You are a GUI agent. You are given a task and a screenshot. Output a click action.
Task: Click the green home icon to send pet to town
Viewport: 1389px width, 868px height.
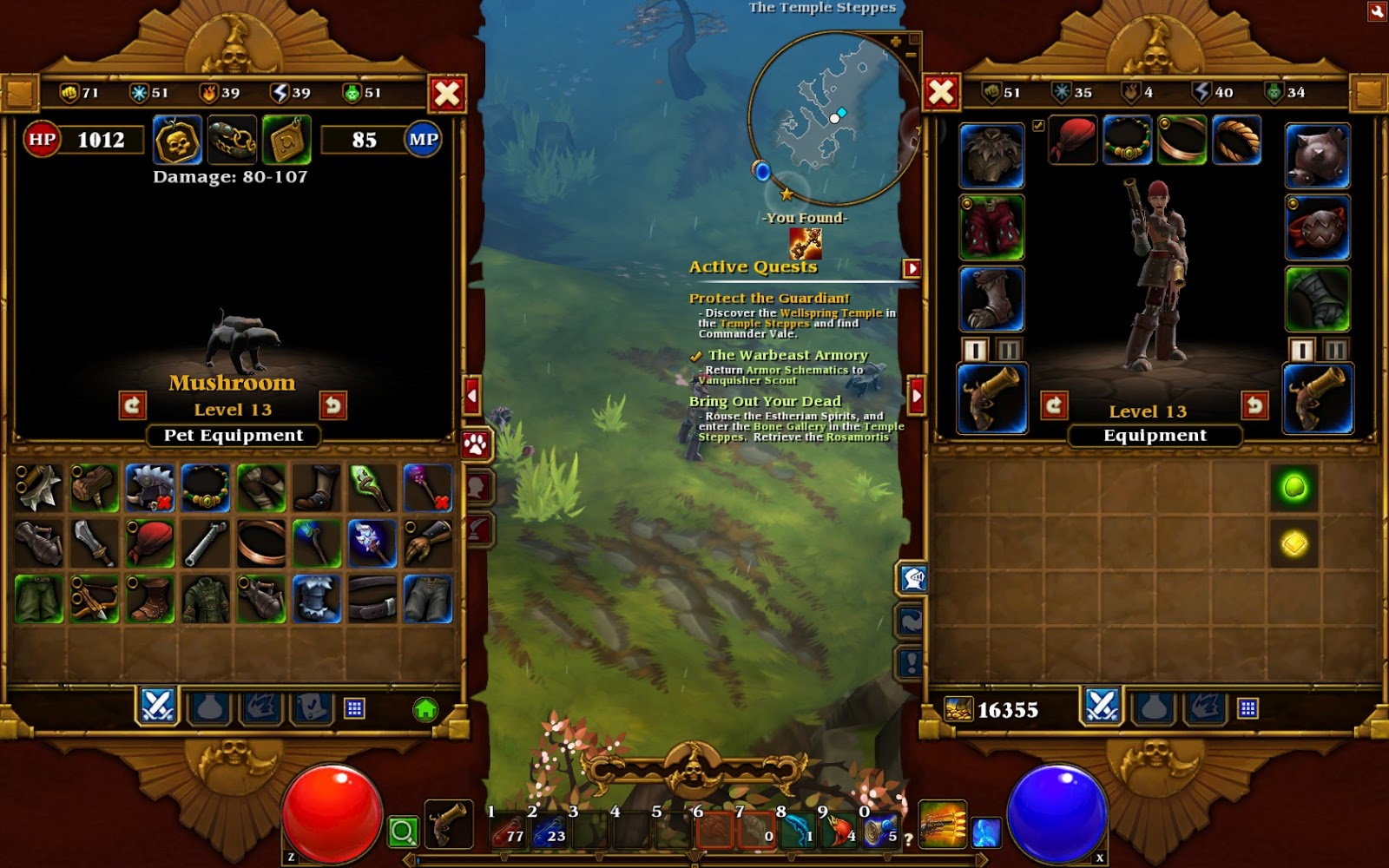426,710
